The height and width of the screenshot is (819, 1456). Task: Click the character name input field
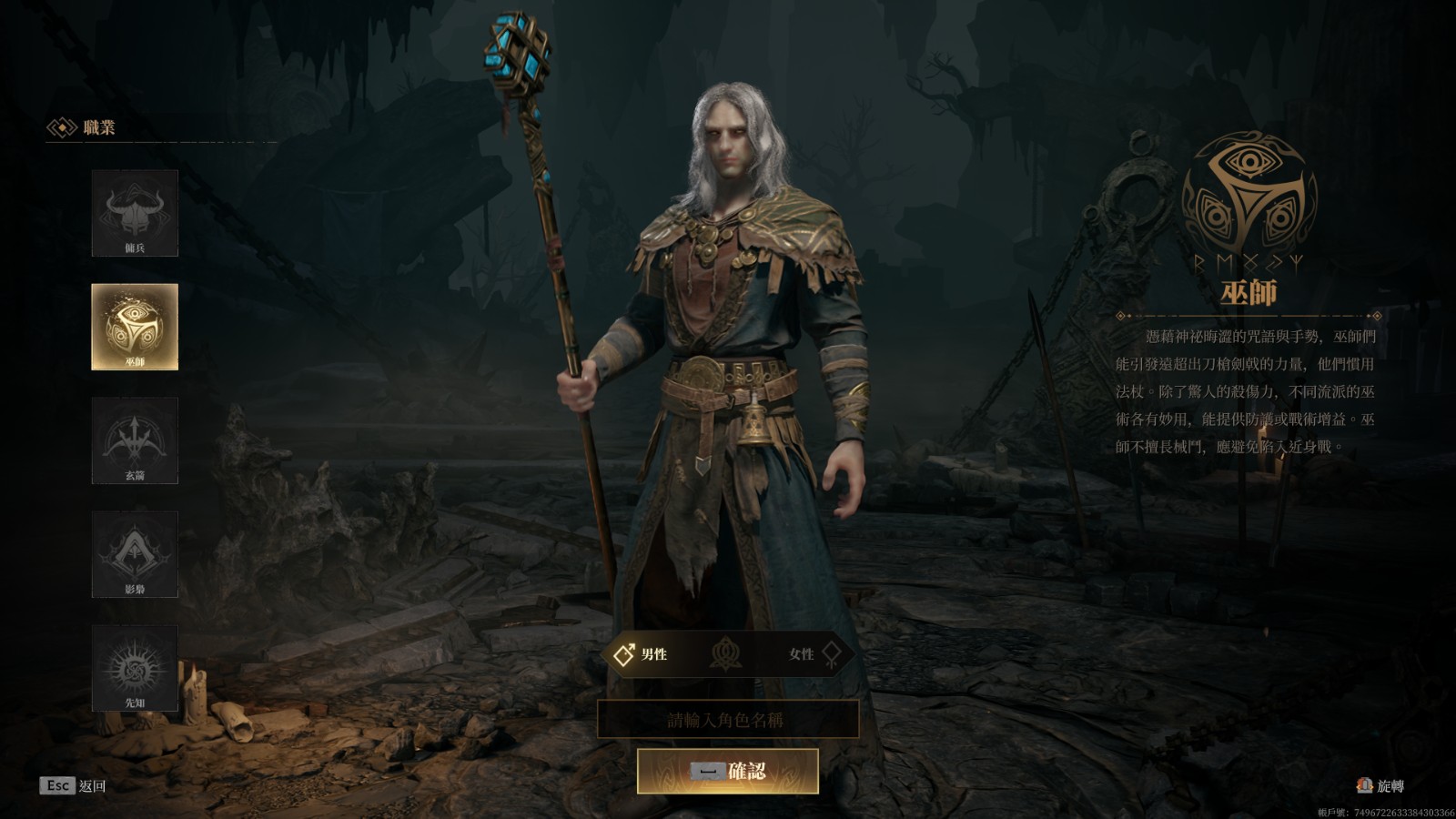point(727,720)
